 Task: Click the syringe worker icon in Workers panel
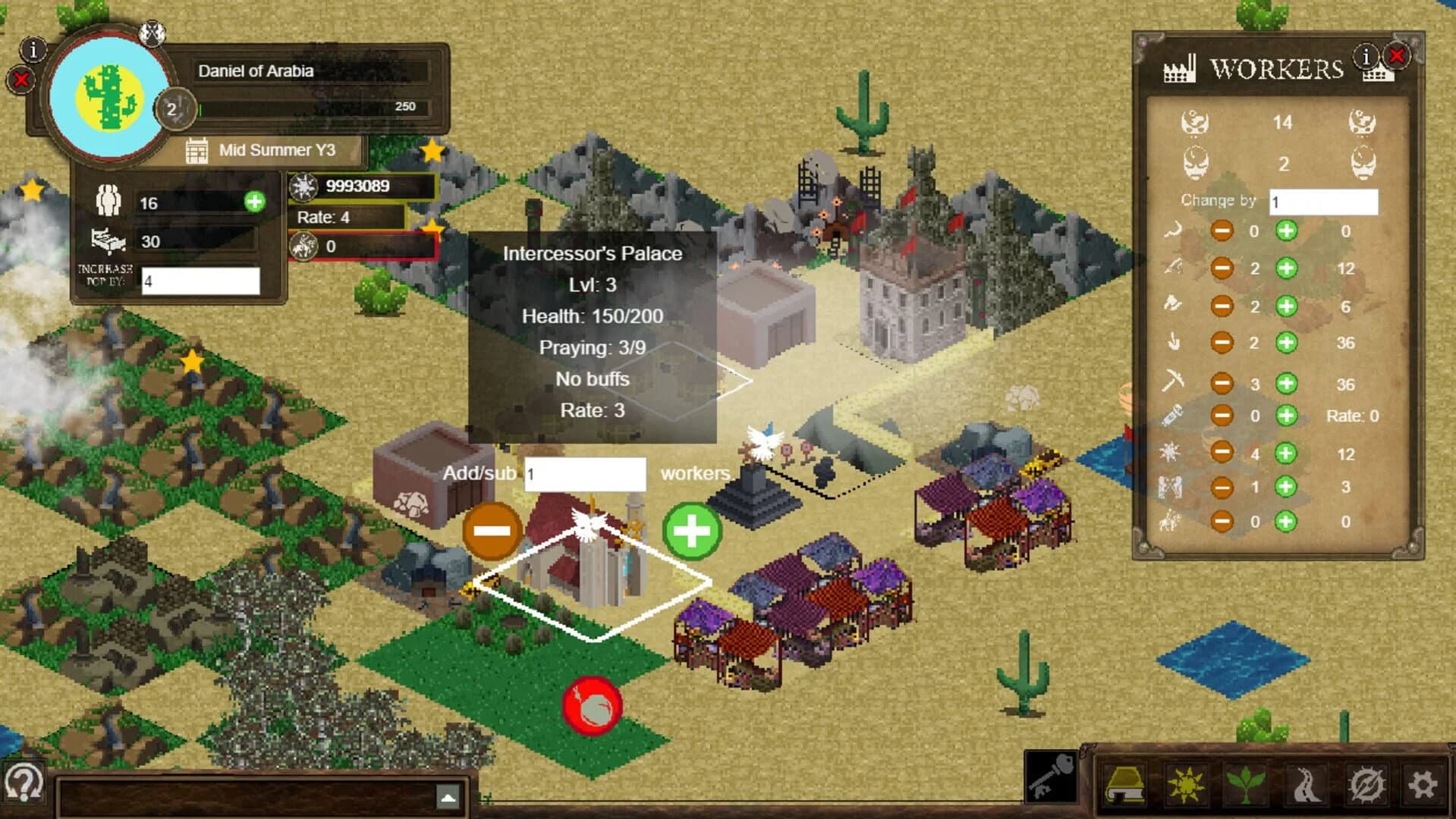click(x=1172, y=416)
